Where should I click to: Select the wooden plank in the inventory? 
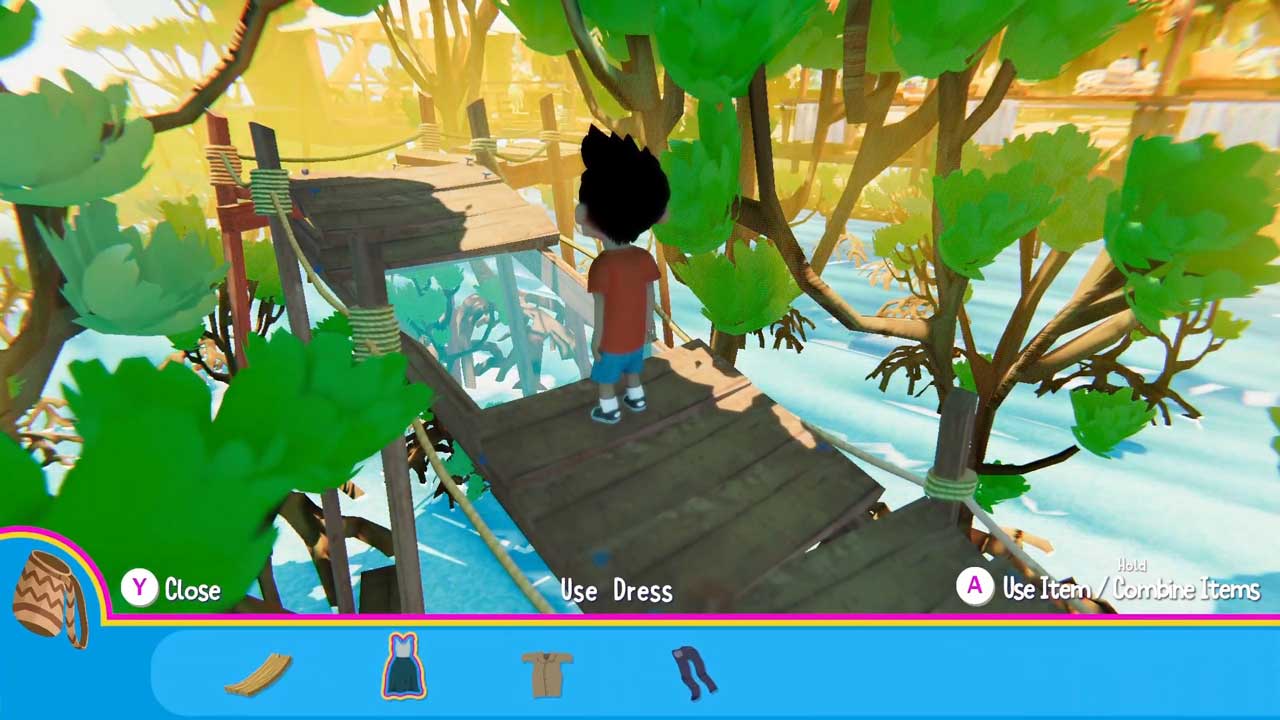point(258,673)
